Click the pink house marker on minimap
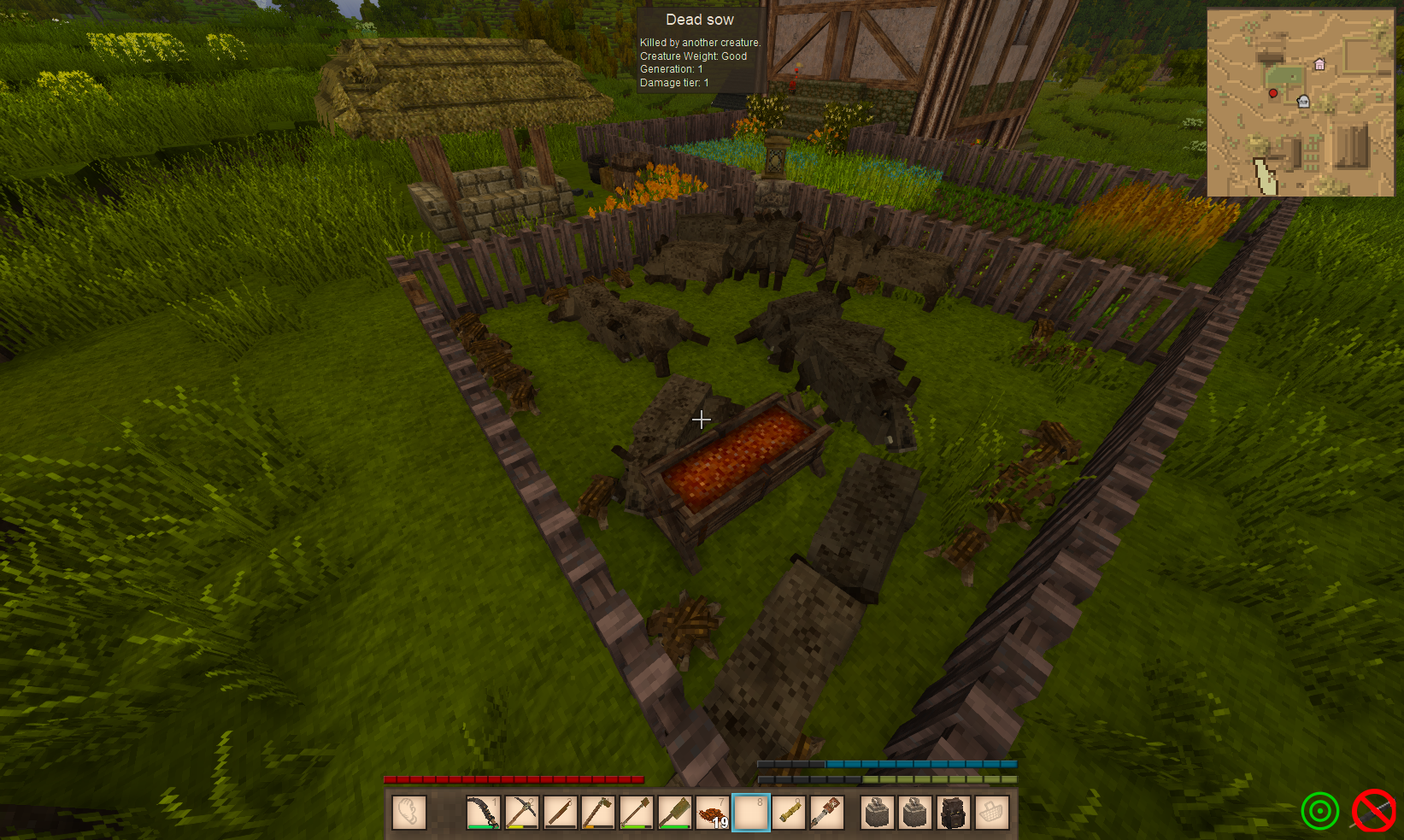The image size is (1404, 840). (1319, 65)
